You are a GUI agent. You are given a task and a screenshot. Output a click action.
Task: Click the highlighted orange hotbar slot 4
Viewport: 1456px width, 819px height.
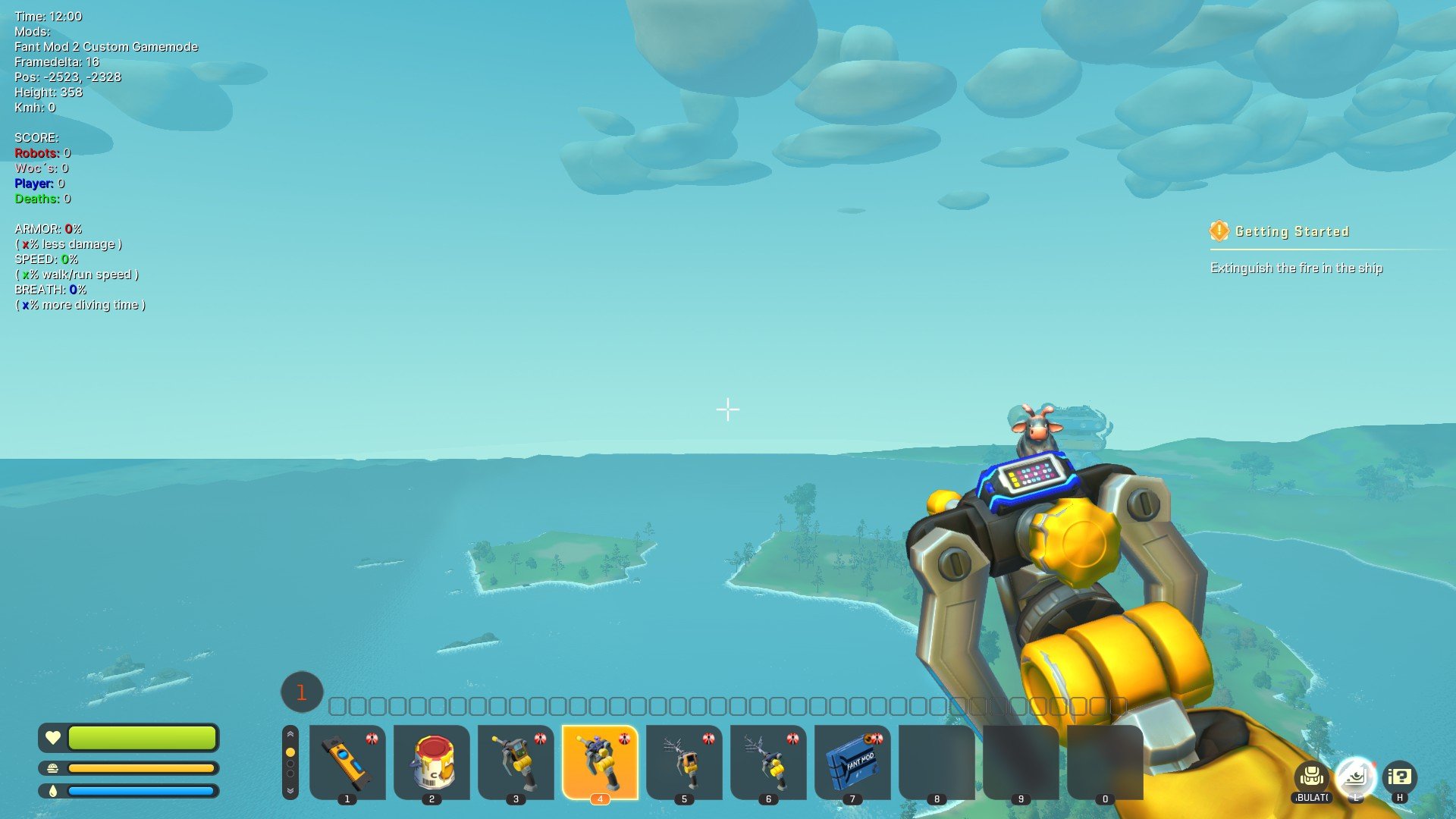(600, 761)
